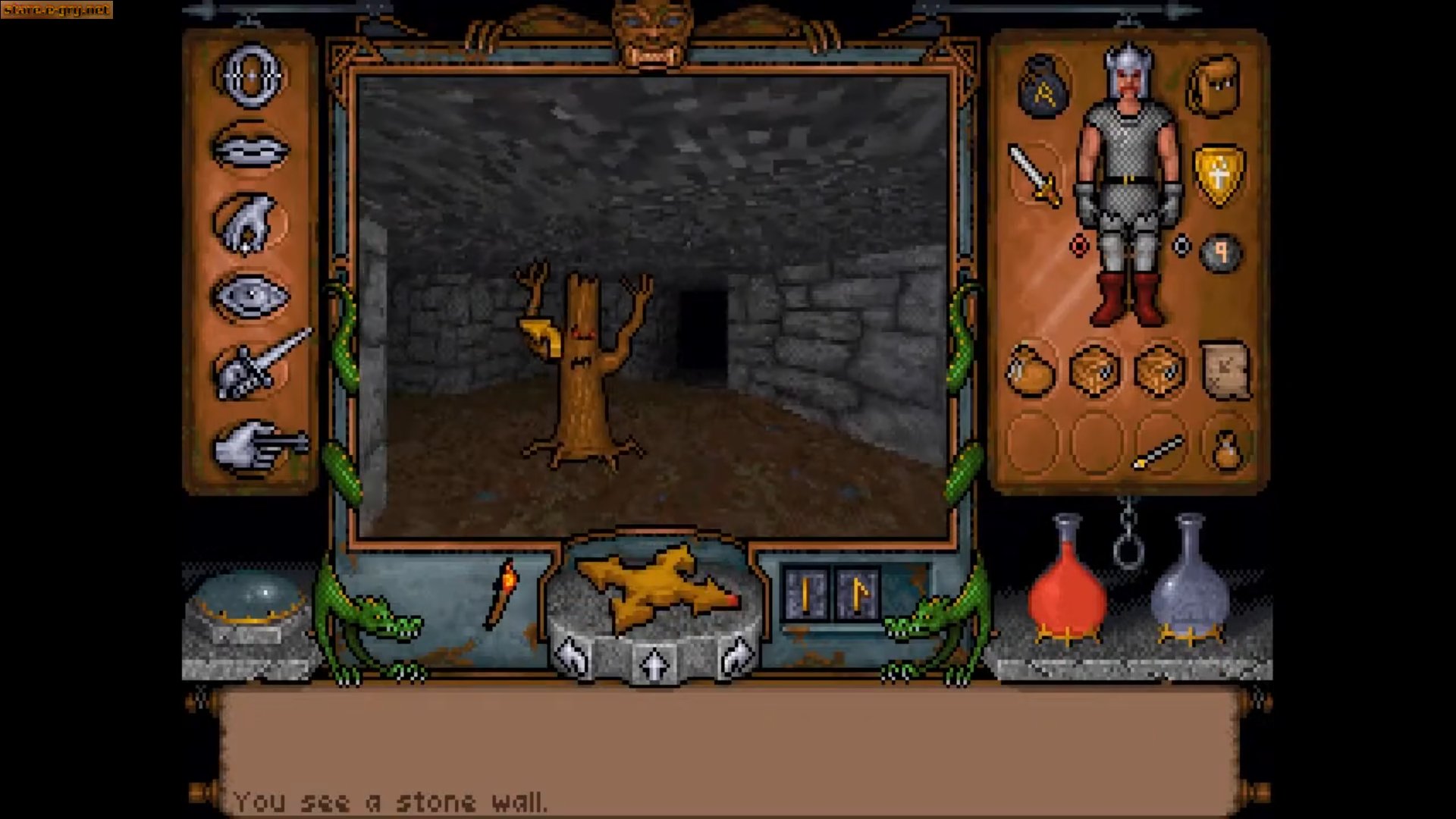Screen dimensions: 1456x819
Task: Open the rune bag pouch in inventory
Action: pyautogui.click(x=1043, y=83)
